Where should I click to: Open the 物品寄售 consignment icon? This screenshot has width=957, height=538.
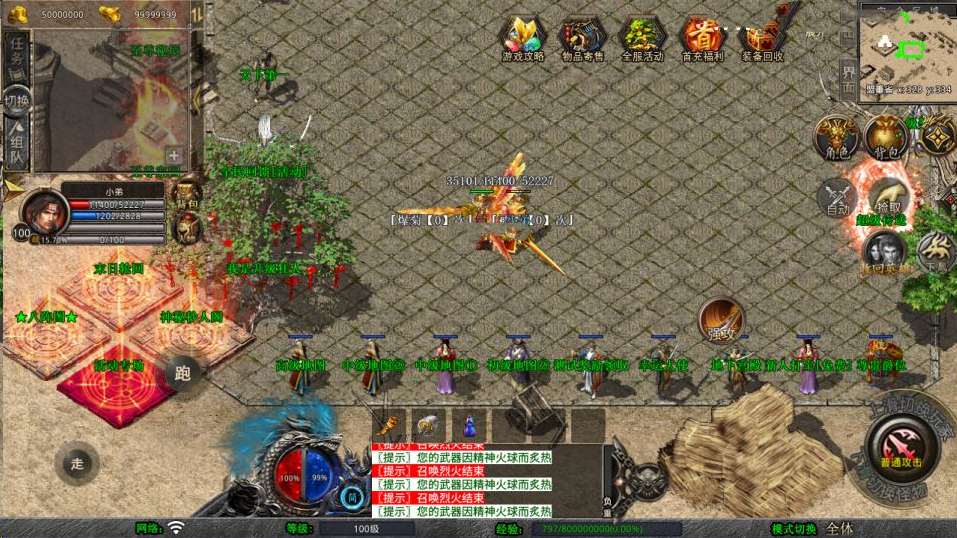click(x=583, y=38)
